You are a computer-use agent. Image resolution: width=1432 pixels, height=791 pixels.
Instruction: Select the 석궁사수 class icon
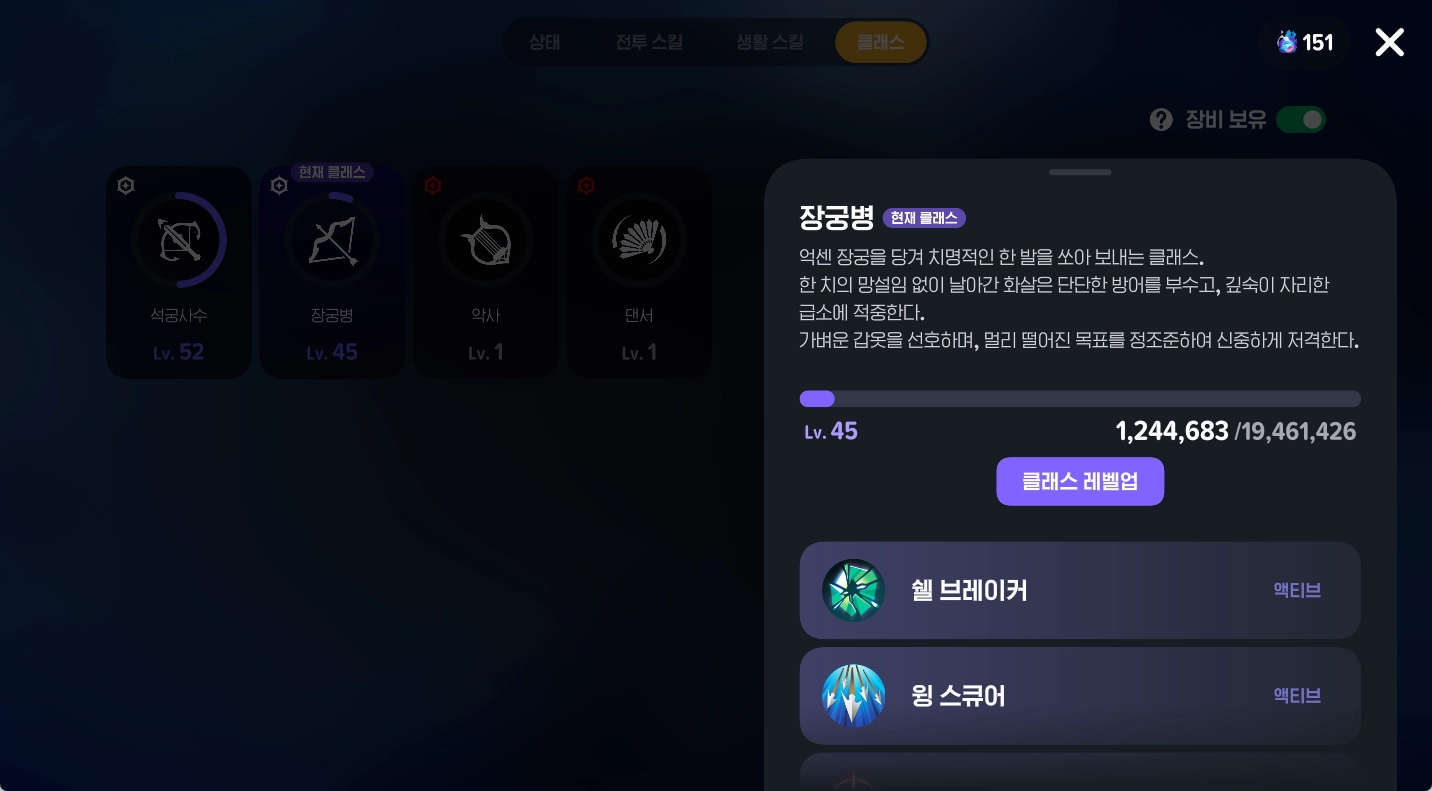(178, 240)
